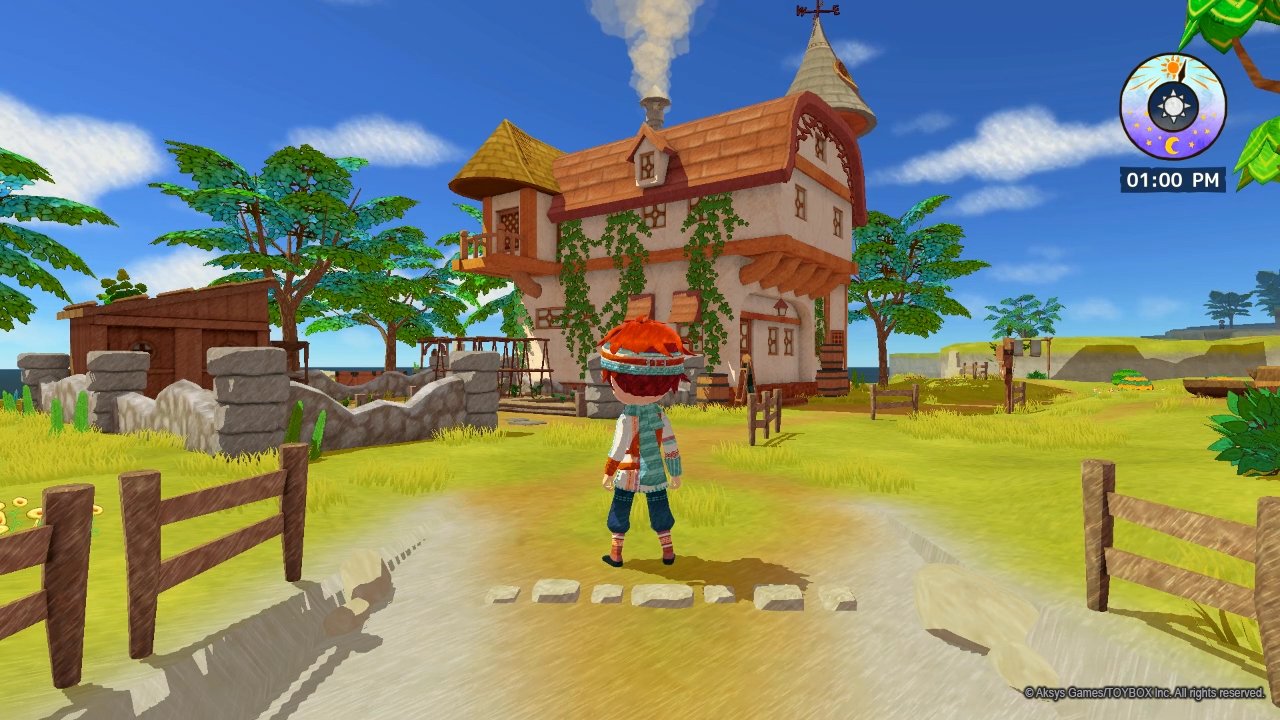Click the crescent moon on the clock dial
This screenshot has height=720, width=1280.
pyautogui.click(x=1174, y=144)
